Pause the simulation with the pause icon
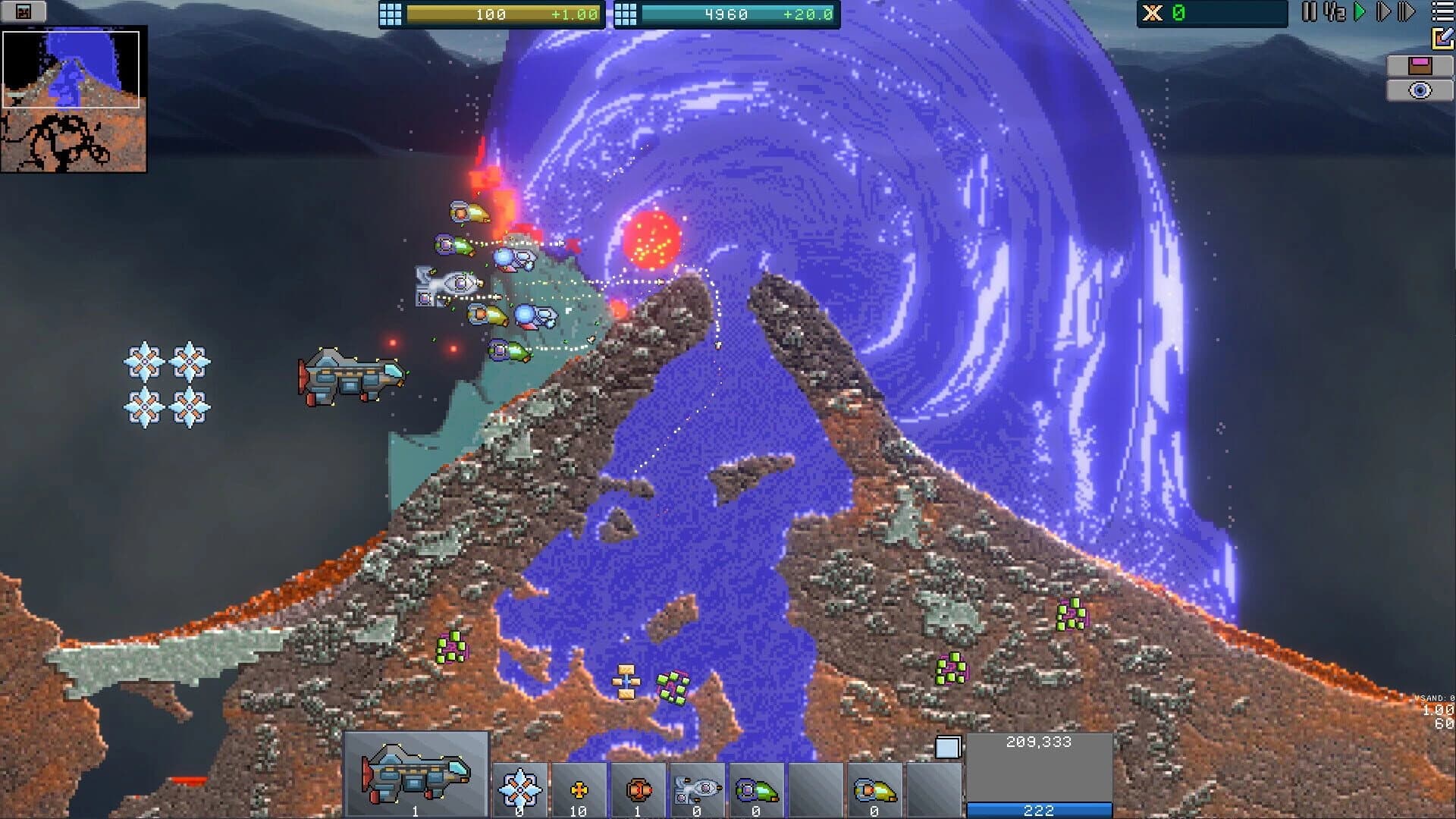This screenshot has width=1456, height=819. point(1307,12)
